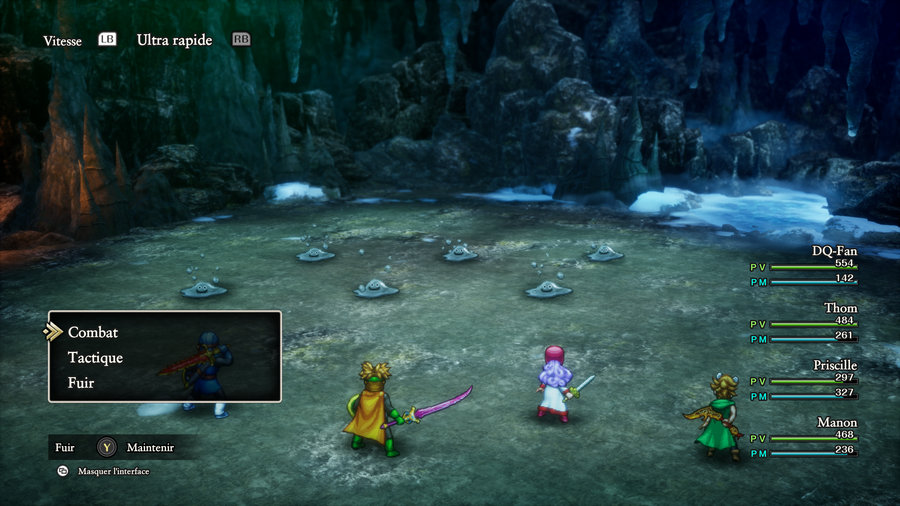Open the Tactique option

click(x=95, y=357)
